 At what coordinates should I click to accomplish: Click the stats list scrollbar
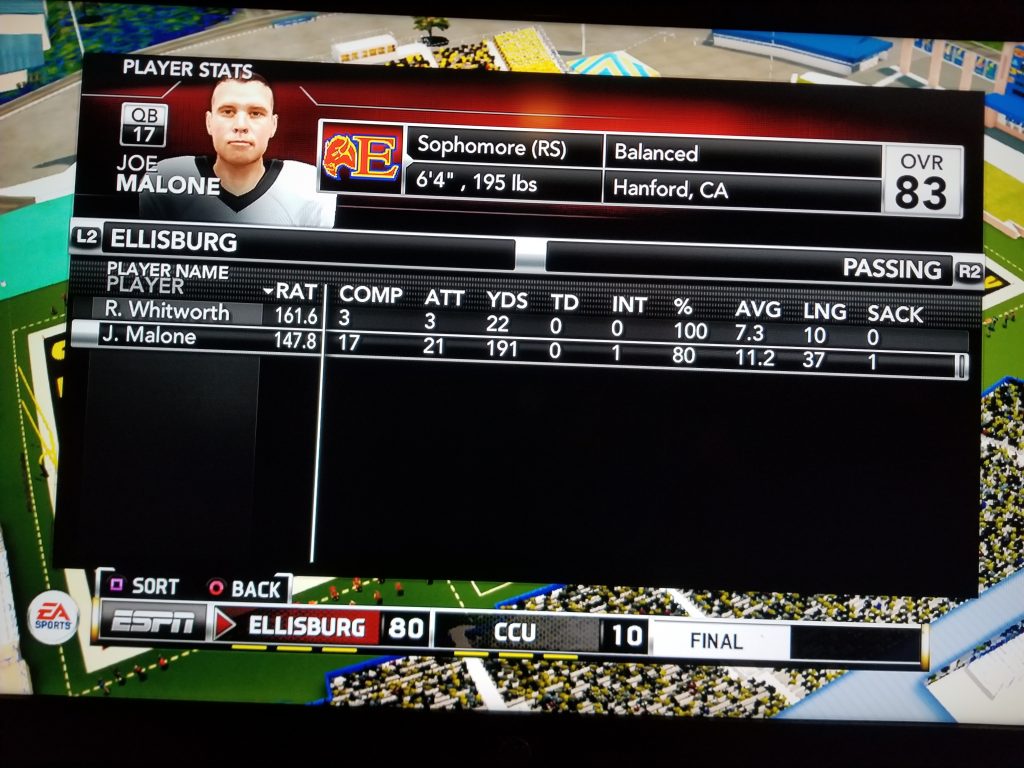point(962,366)
